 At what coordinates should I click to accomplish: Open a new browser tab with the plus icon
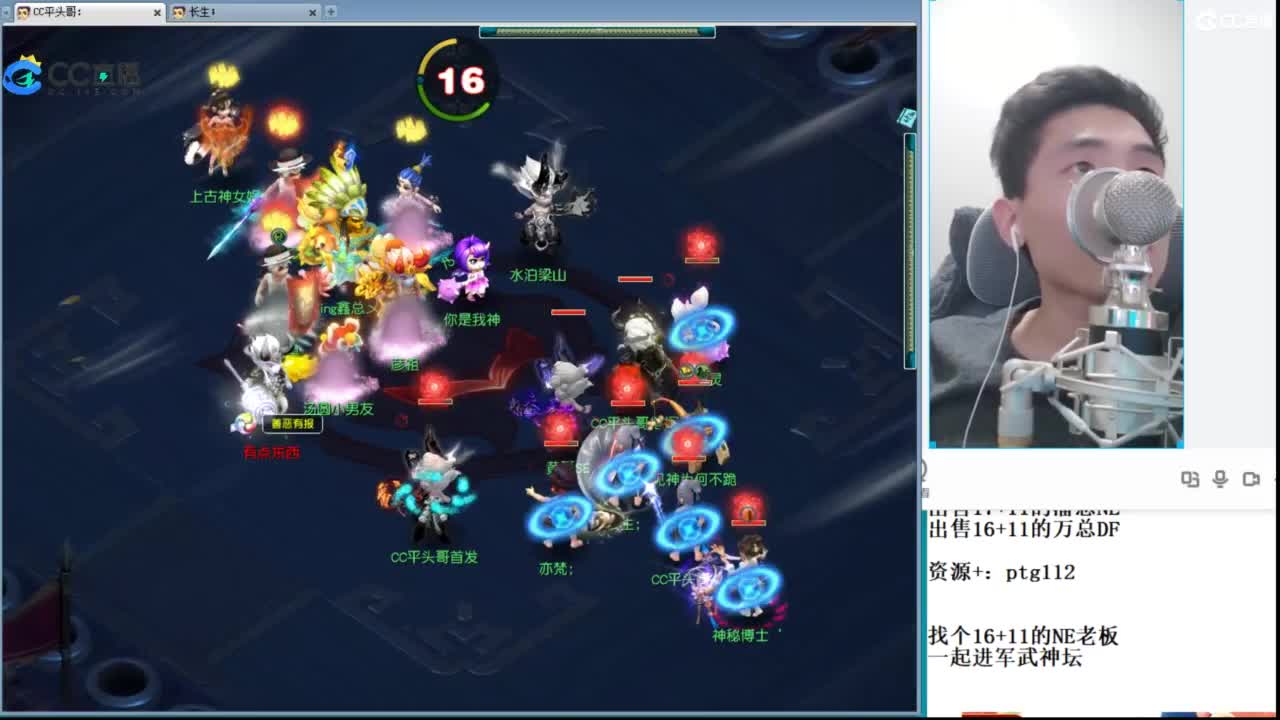coord(331,13)
